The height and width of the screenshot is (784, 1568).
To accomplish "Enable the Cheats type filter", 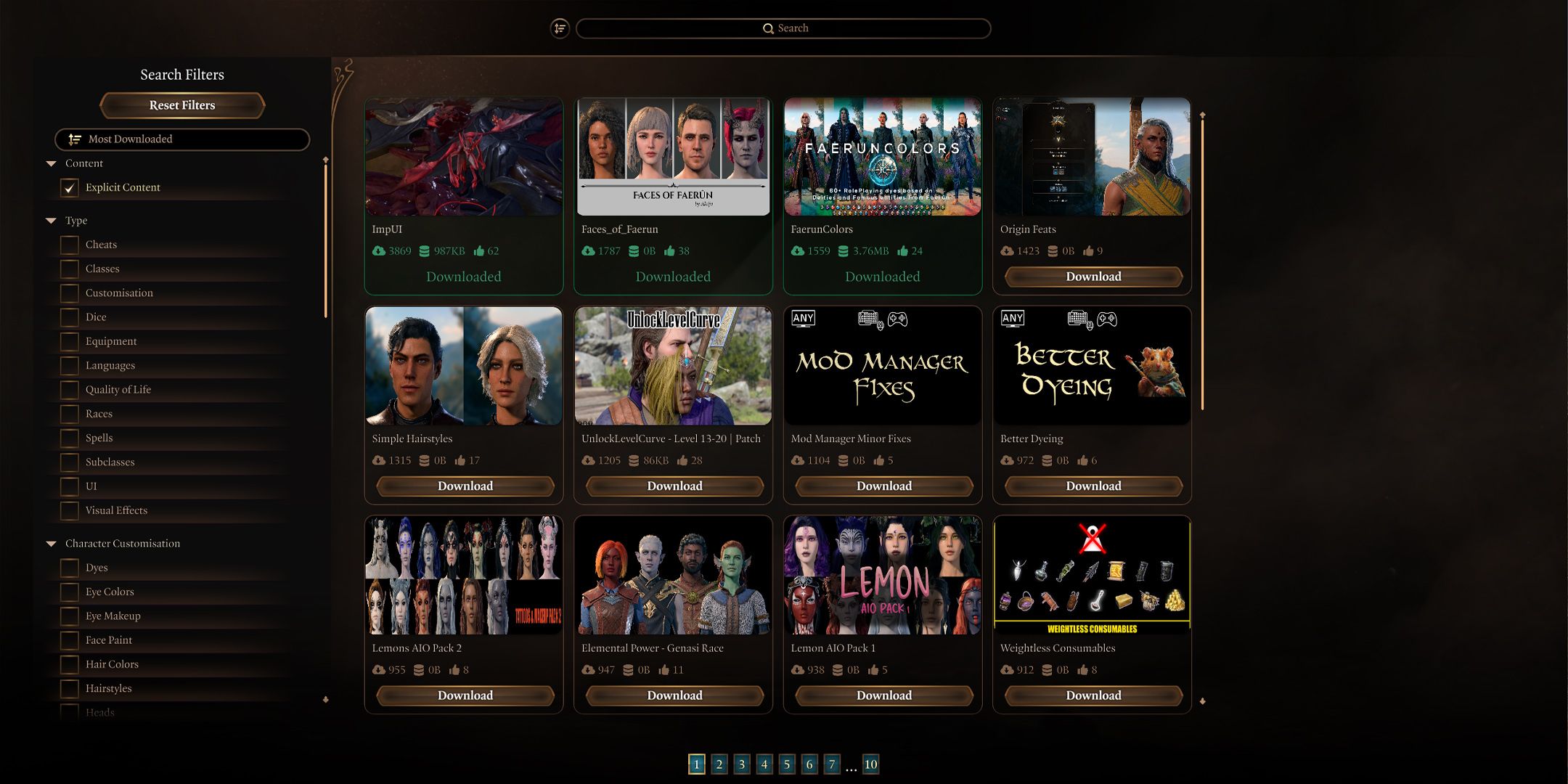I will click(70, 245).
